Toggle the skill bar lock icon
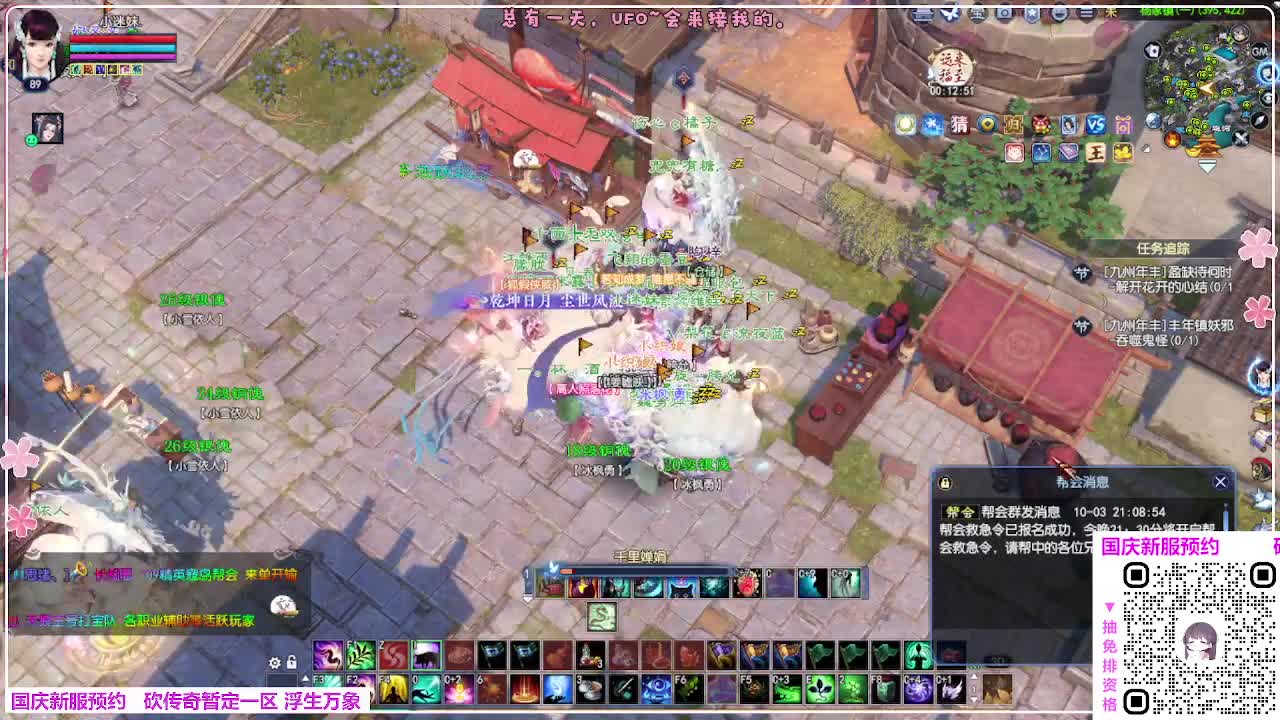This screenshot has width=1280, height=720. pyautogui.click(x=291, y=662)
